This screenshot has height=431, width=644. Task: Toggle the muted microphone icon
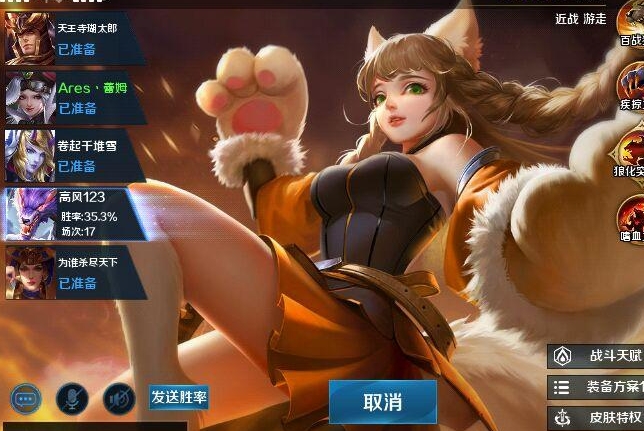click(72, 399)
